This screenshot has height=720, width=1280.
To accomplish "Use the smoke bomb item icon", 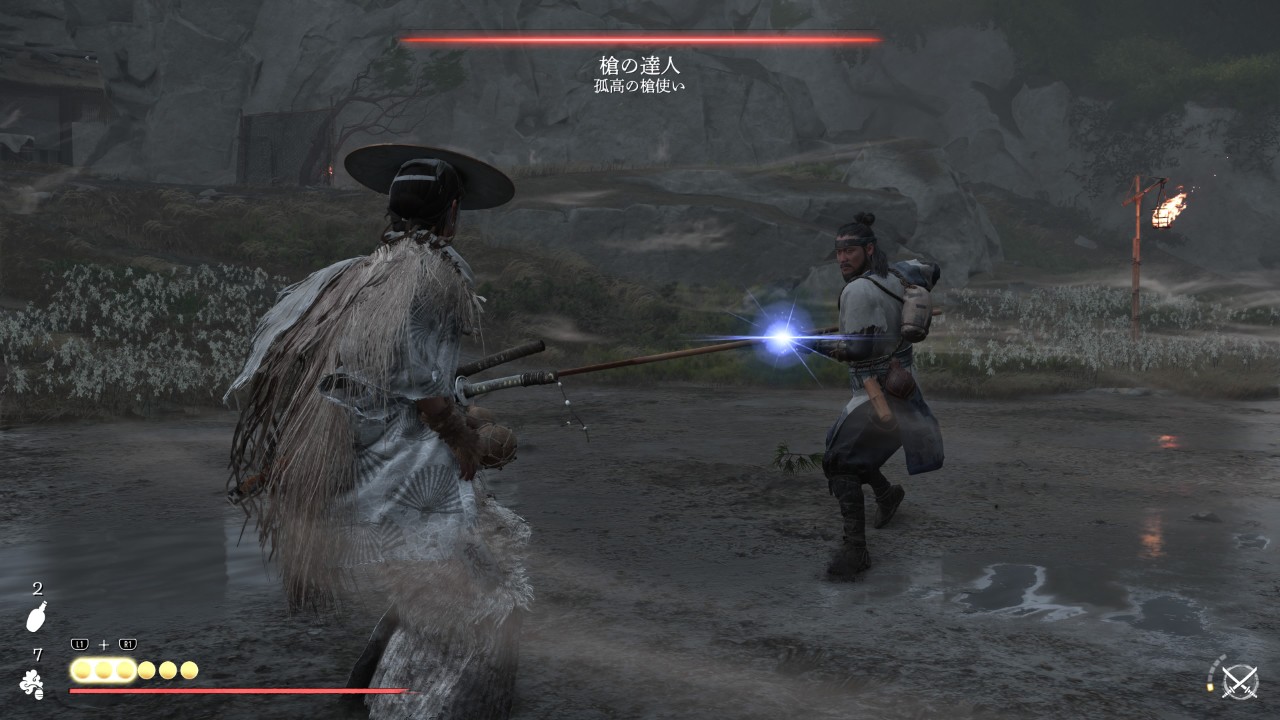I will [x=32, y=684].
